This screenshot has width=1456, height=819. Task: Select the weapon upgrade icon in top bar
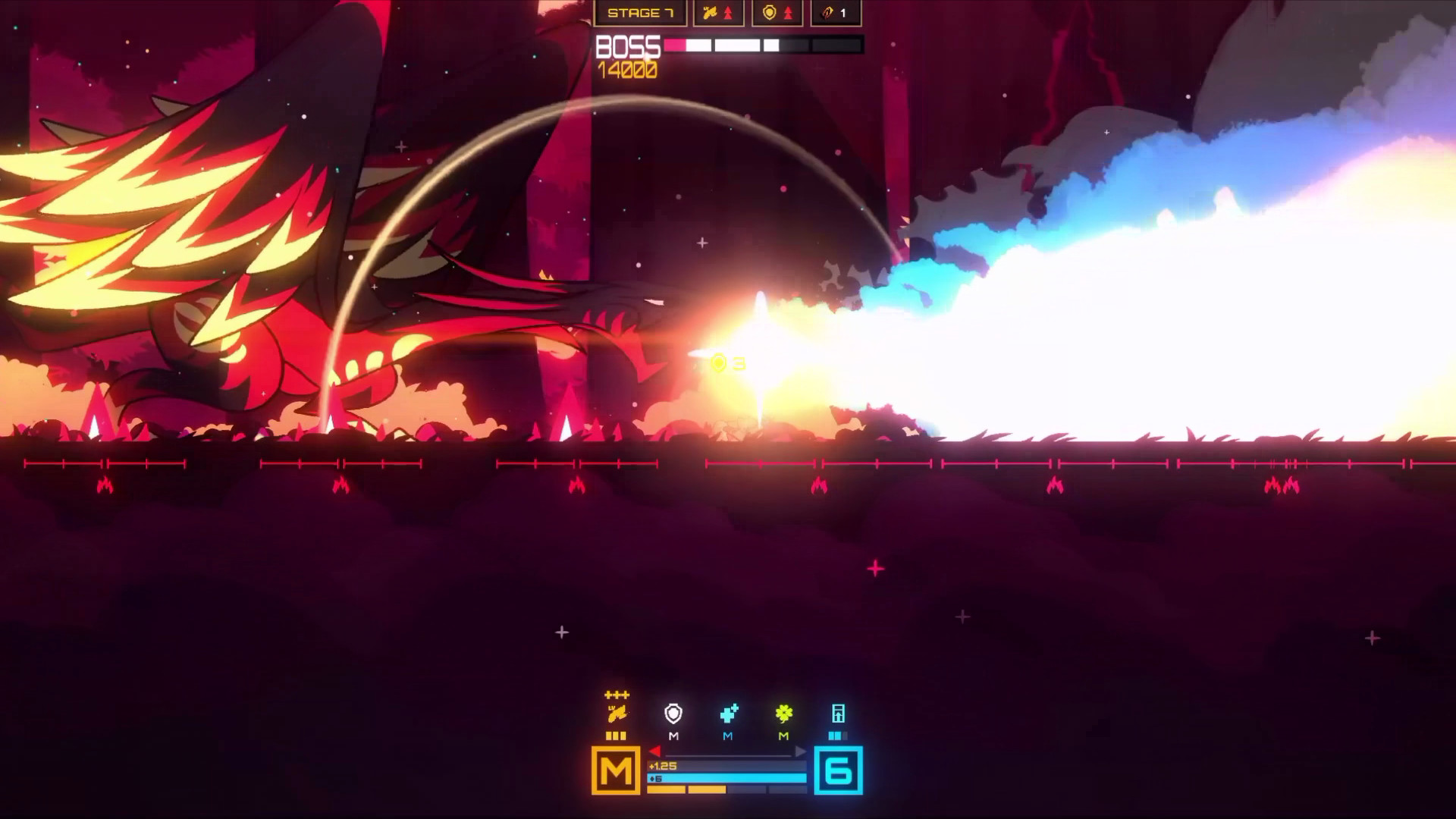pyautogui.click(x=711, y=12)
